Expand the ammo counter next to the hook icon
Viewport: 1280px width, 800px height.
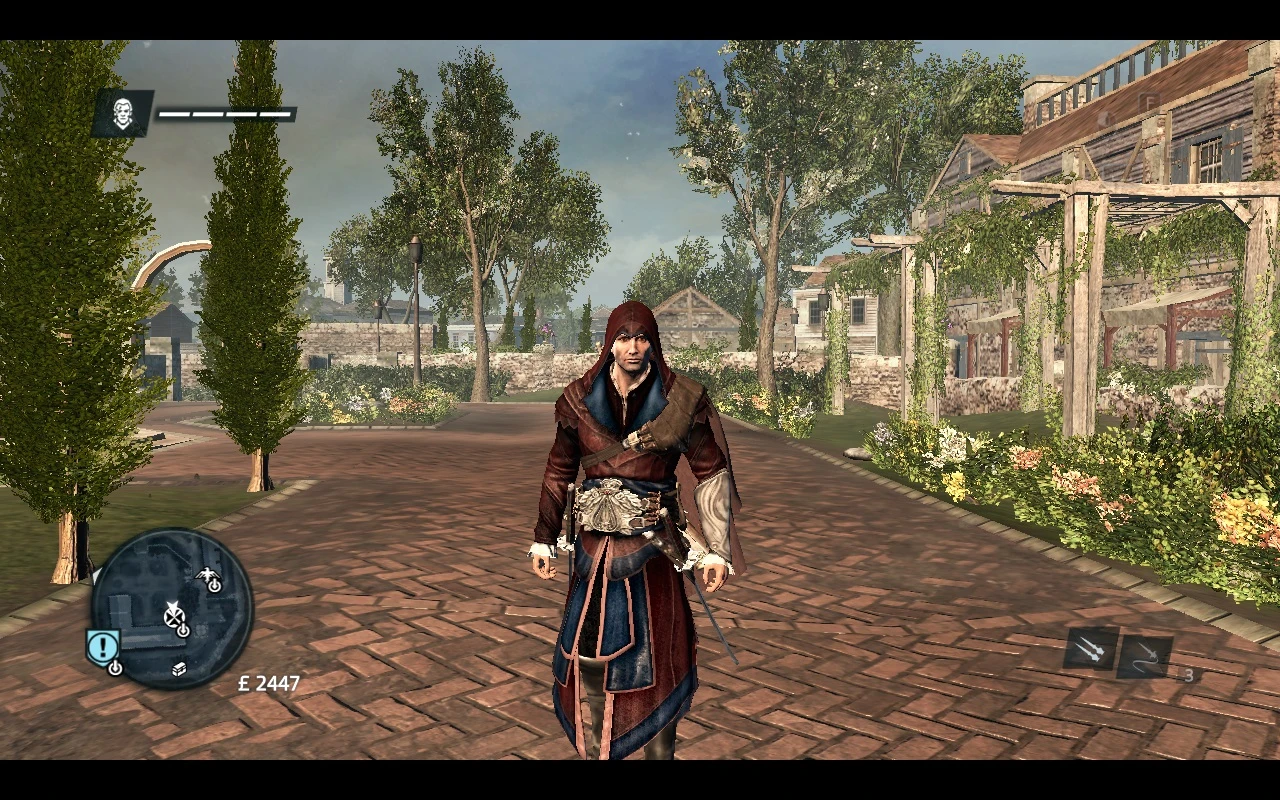click(1187, 676)
